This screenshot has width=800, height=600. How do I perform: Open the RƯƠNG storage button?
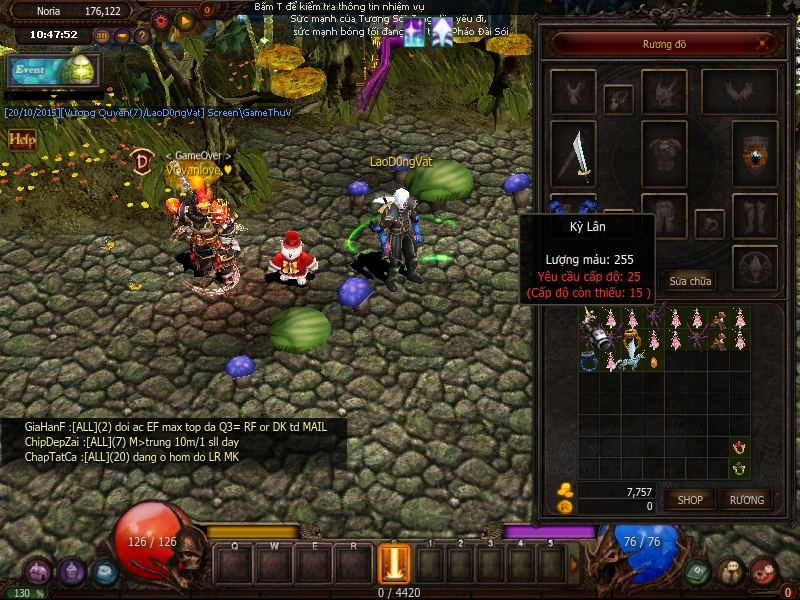click(x=746, y=499)
